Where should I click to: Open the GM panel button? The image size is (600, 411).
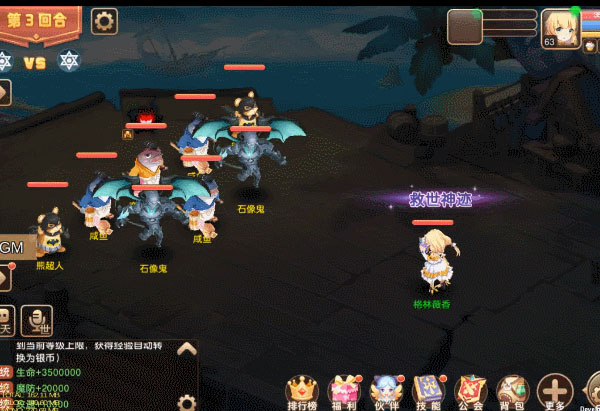point(12,246)
